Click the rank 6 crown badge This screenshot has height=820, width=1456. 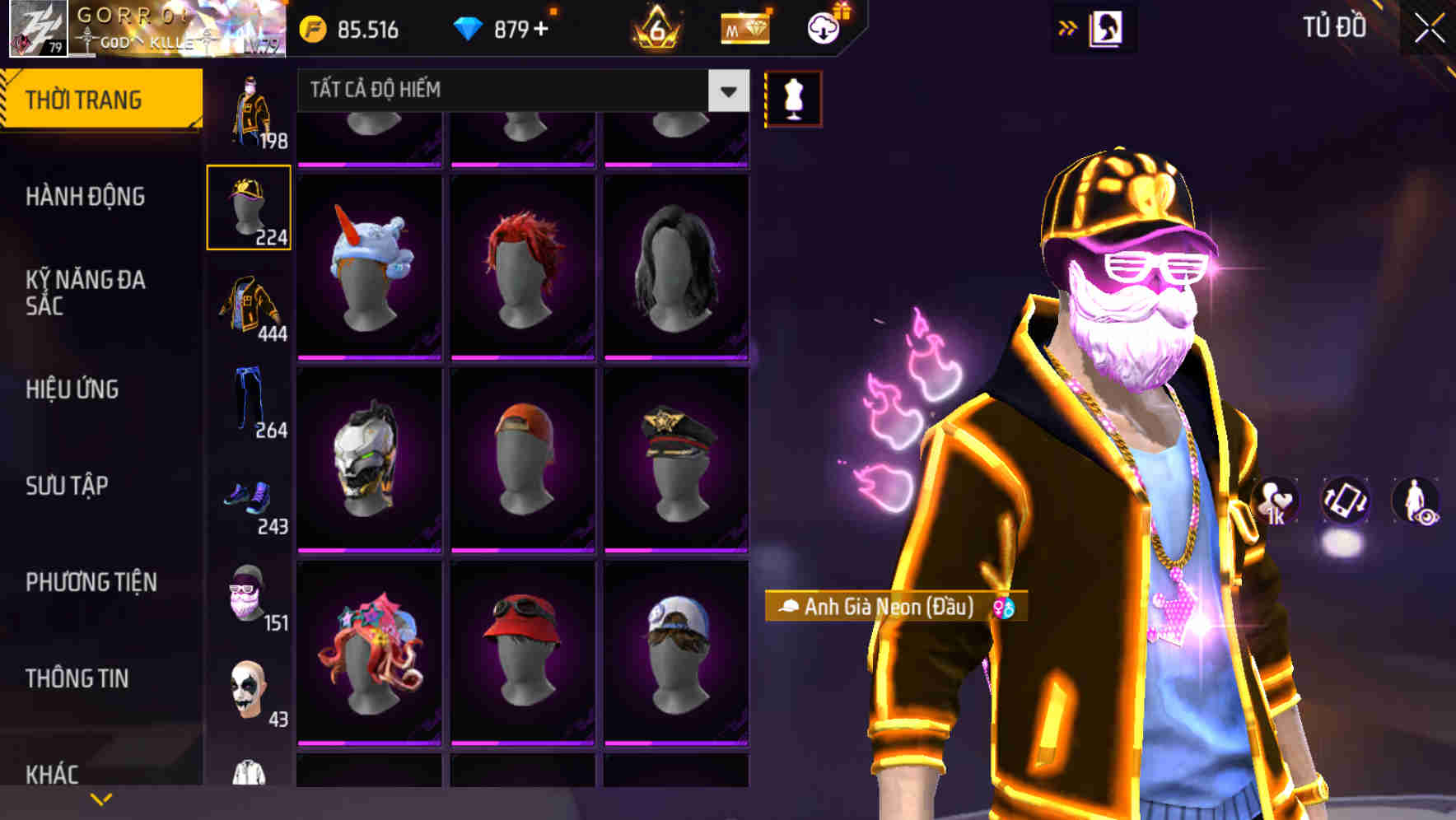(x=655, y=28)
